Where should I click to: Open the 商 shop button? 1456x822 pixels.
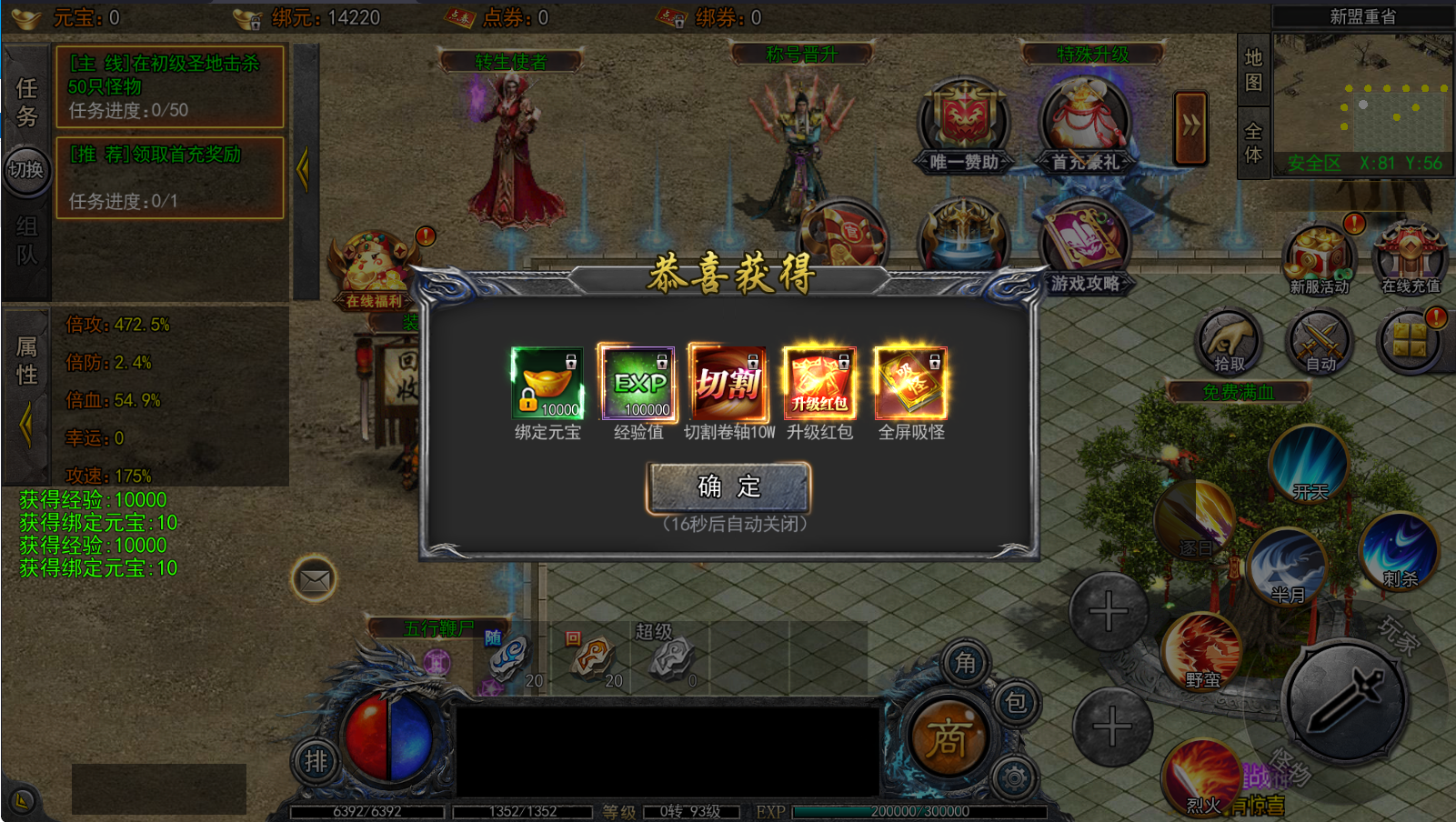click(x=948, y=737)
